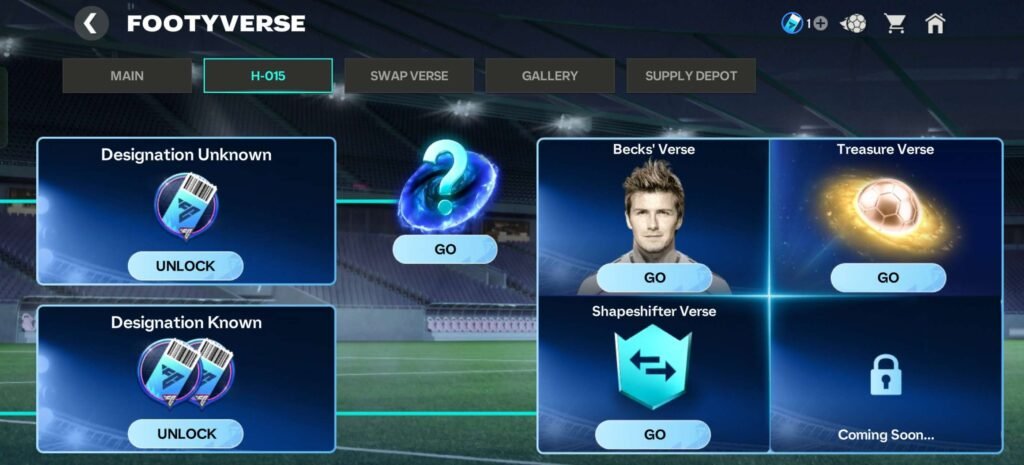Screen dimensions: 1024x465
Task: Unlock the Designation Known pack
Action: pyautogui.click(x=186, y=434)
